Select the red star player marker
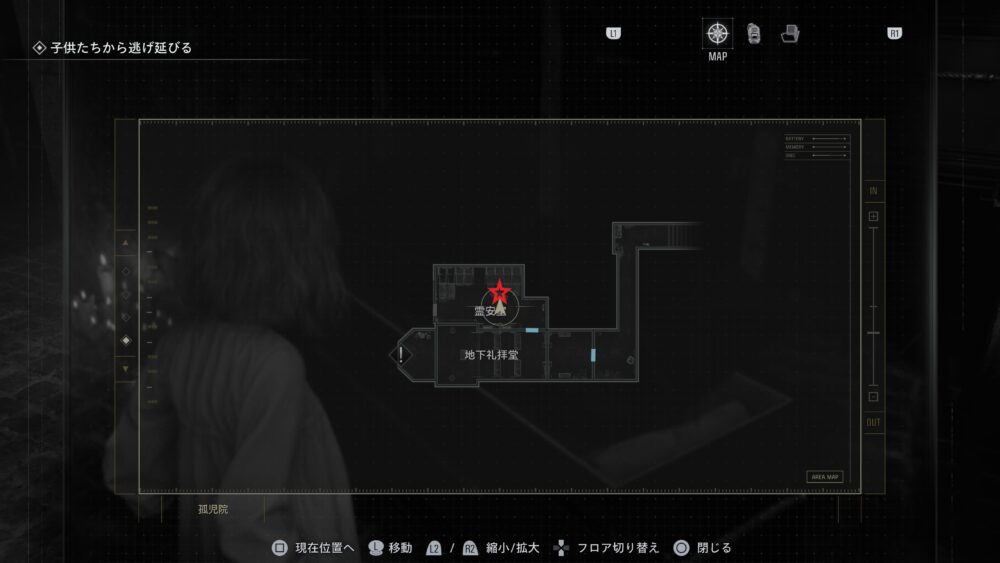The height and width of the screenshot is (563, 1000). [x=498, y=293]
